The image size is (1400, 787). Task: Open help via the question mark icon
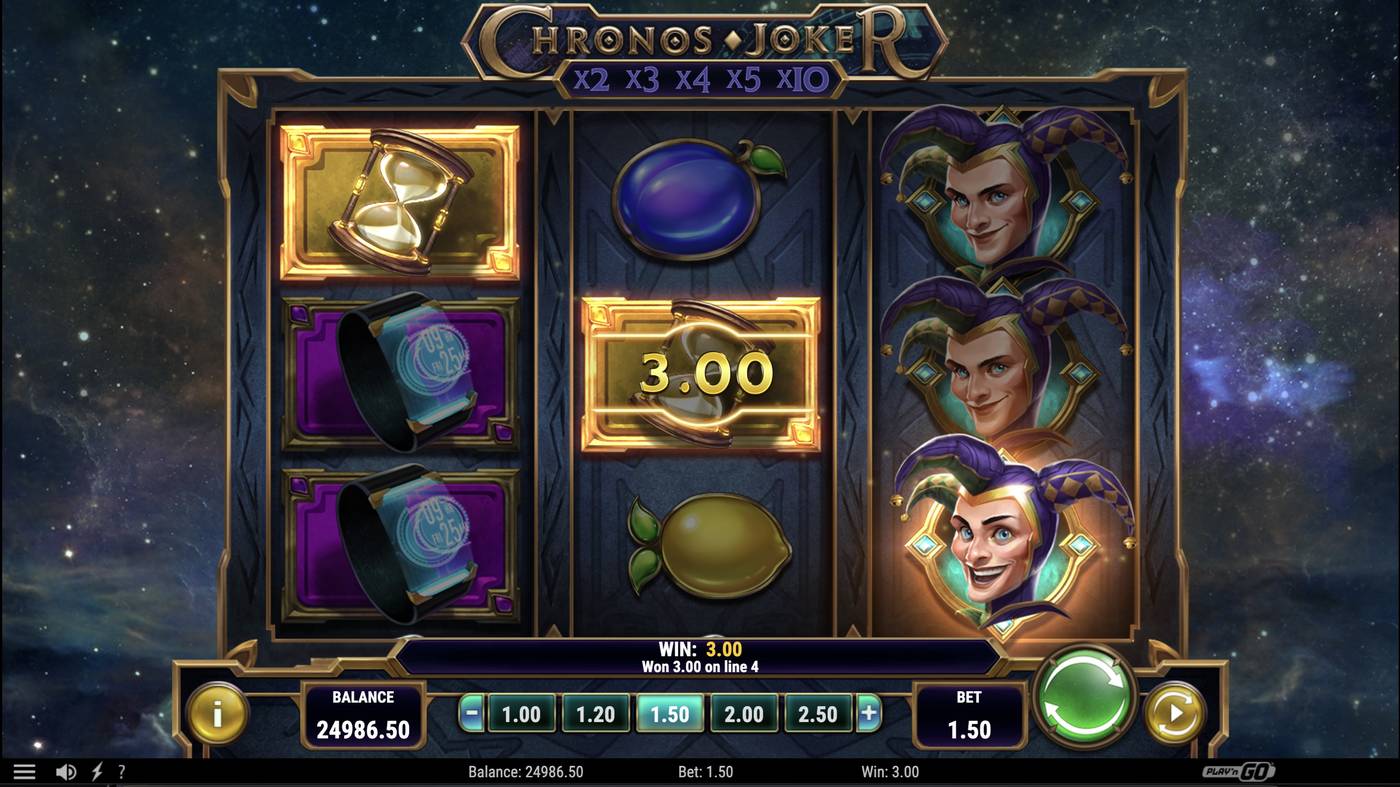pos(123,771)
